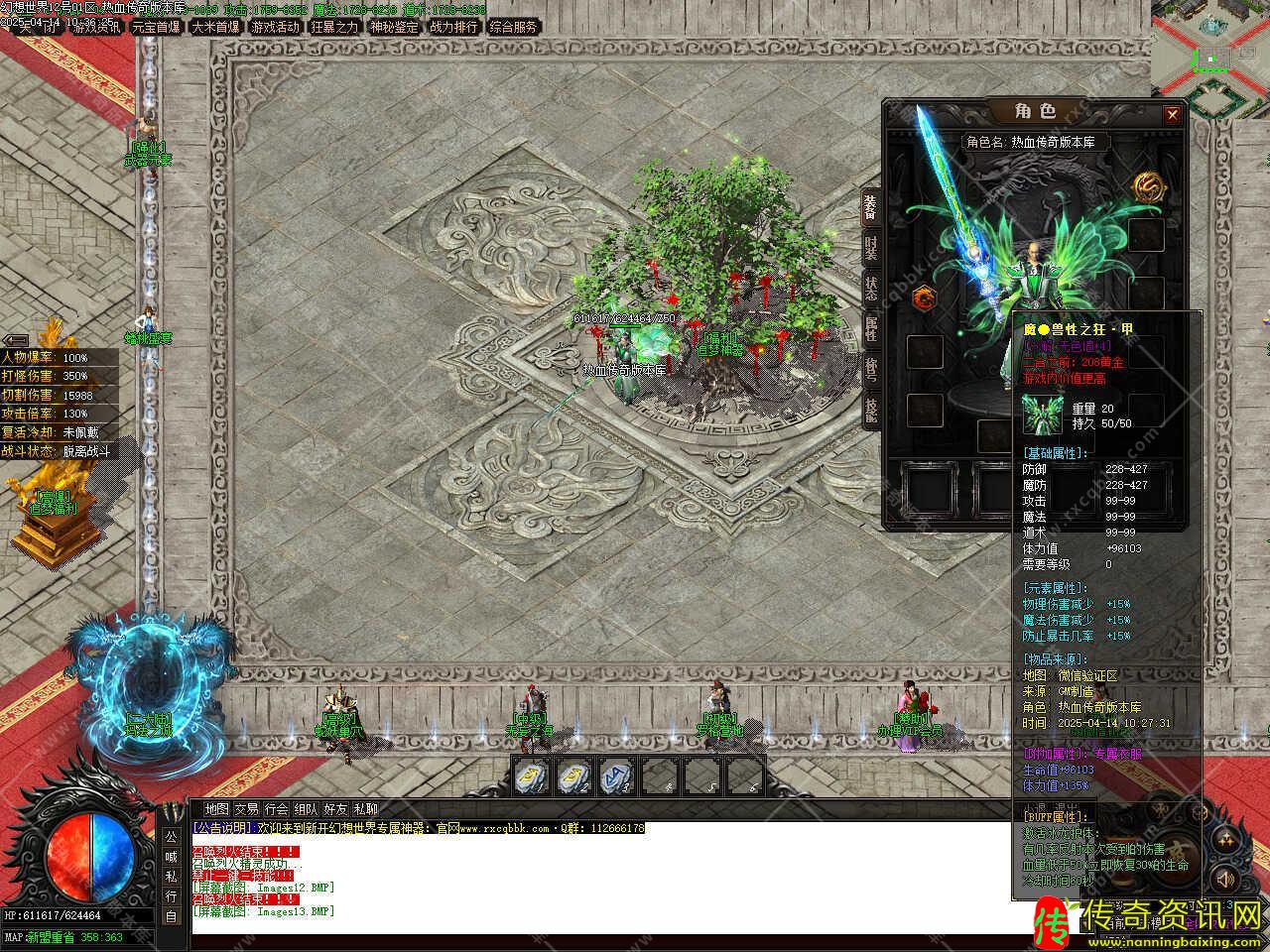This screenshot has height=952, width=1270.
Task: Switch to the 时装 tab
Action: (x=870, y=248)
